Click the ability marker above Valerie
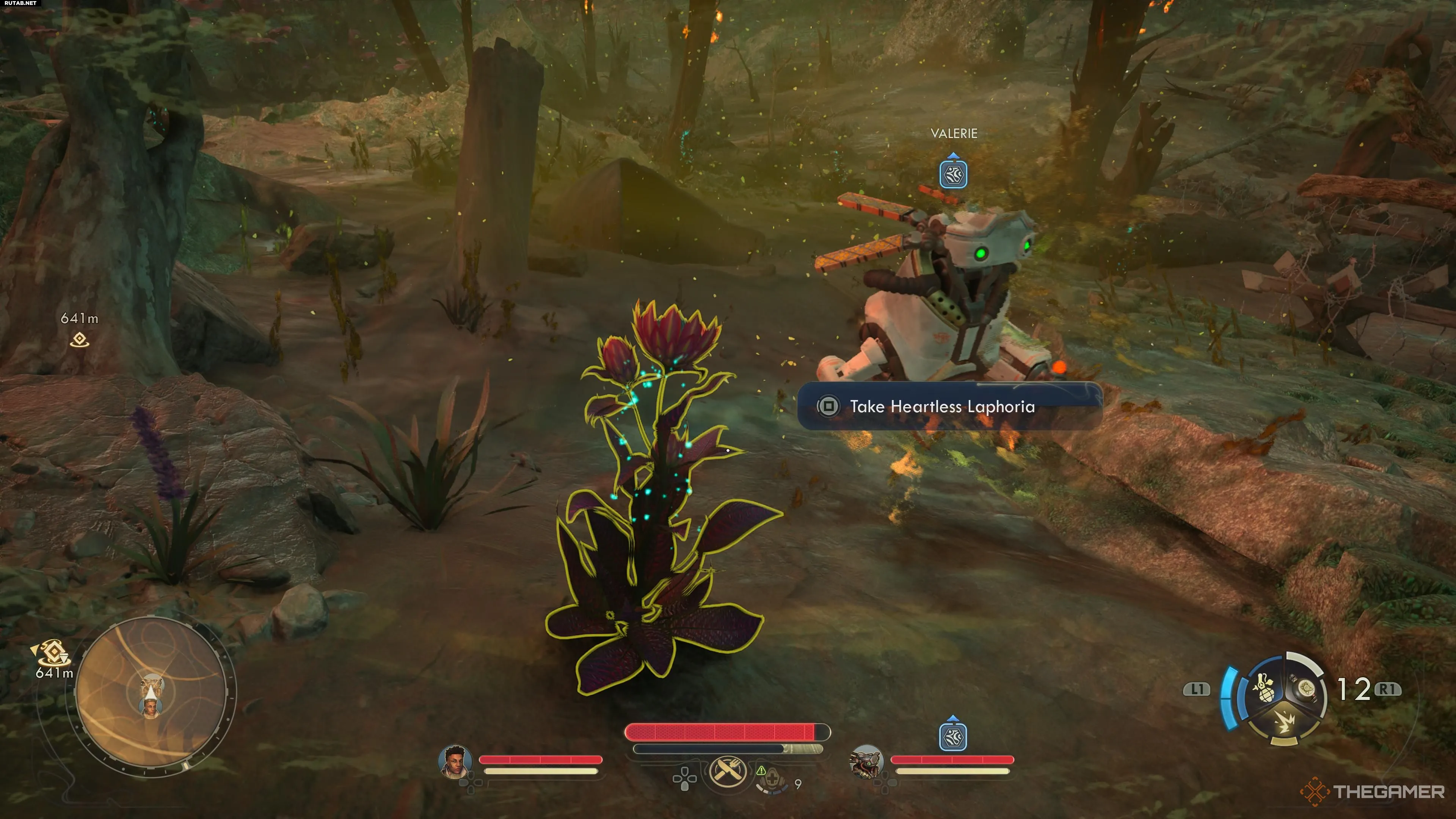1456x819 pixels. pos(953,173)
